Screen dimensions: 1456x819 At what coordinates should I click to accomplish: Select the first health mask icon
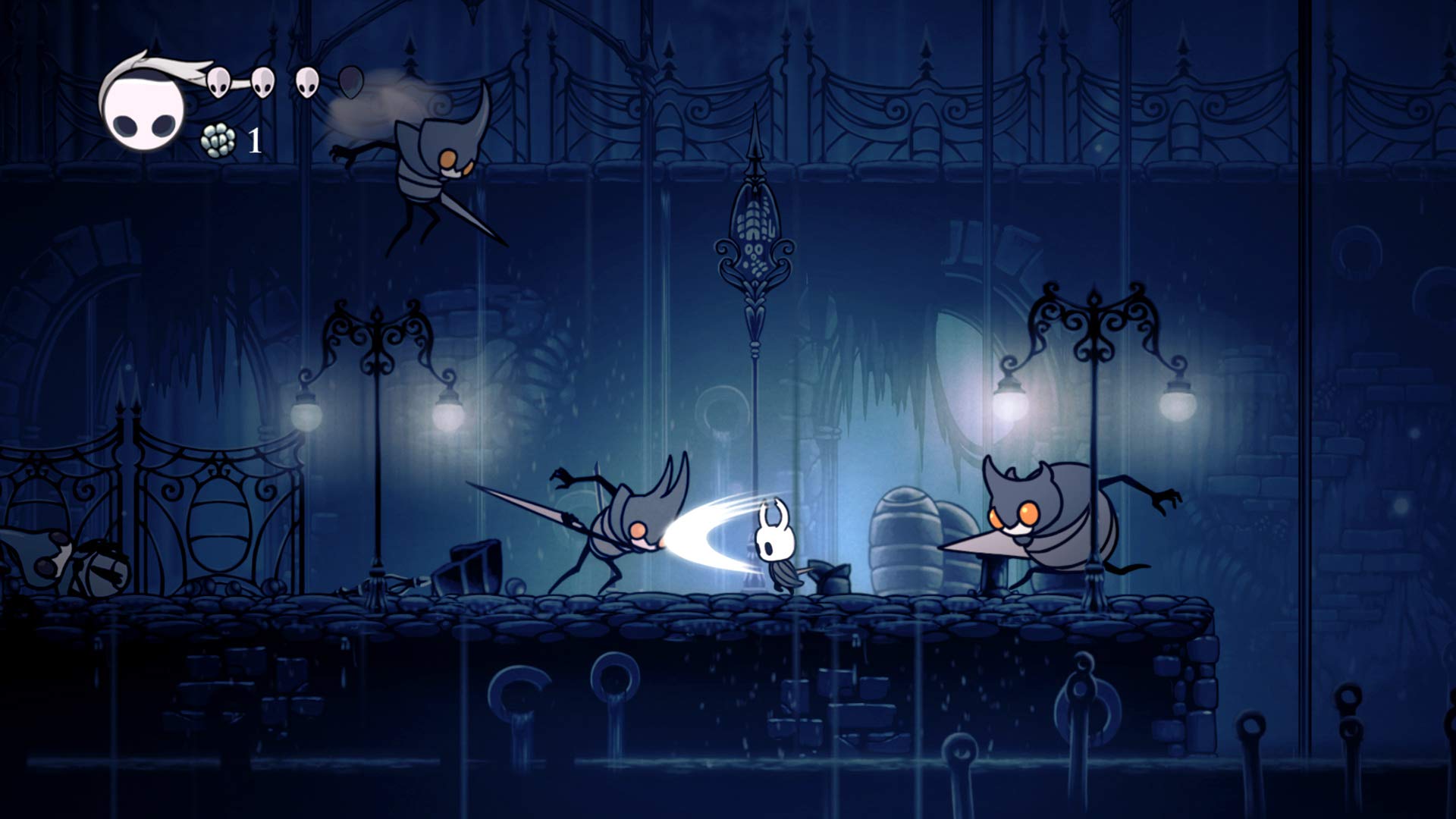[218, 82]
